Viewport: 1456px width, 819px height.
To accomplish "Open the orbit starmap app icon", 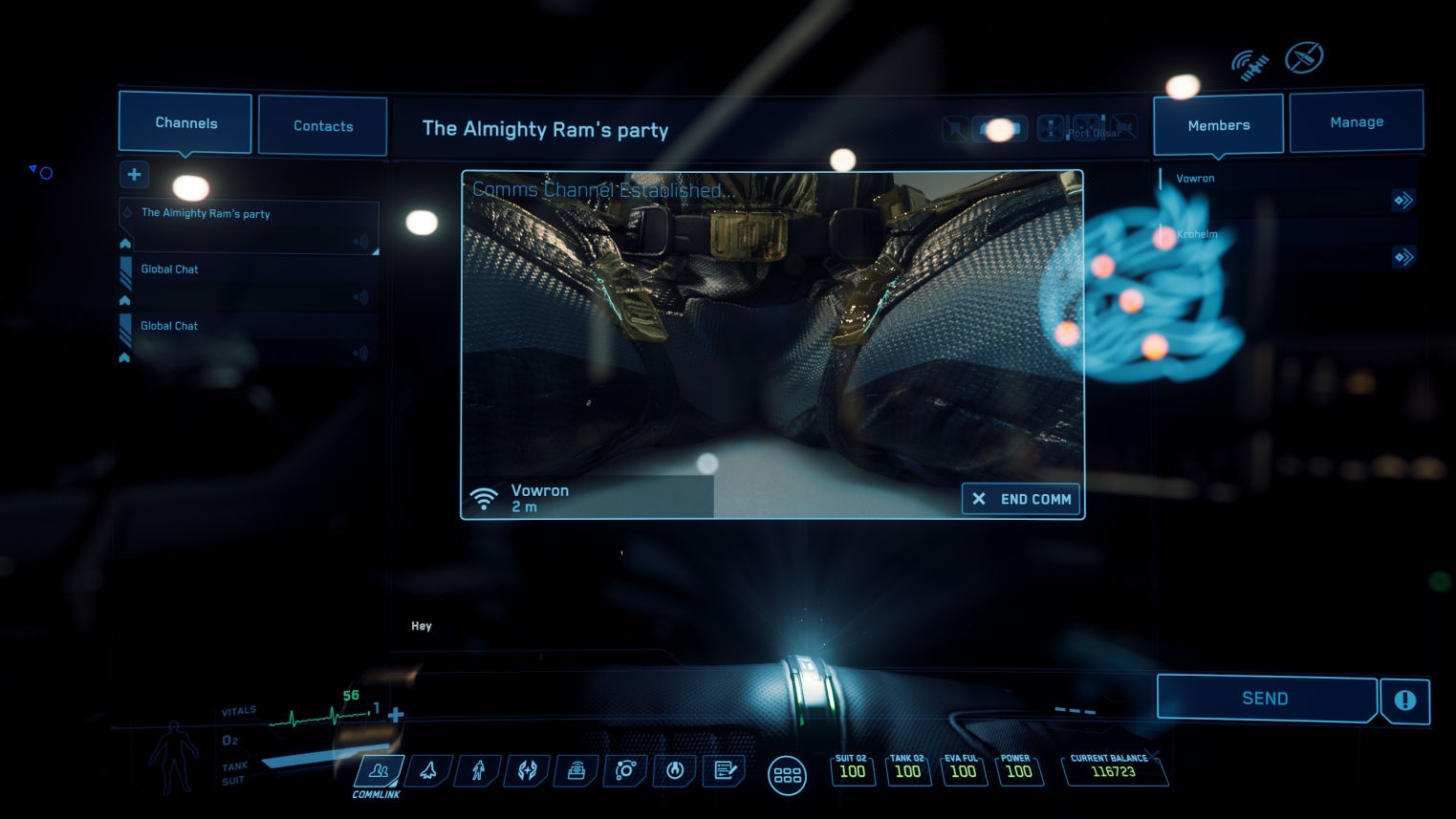I will coord(625,770).
